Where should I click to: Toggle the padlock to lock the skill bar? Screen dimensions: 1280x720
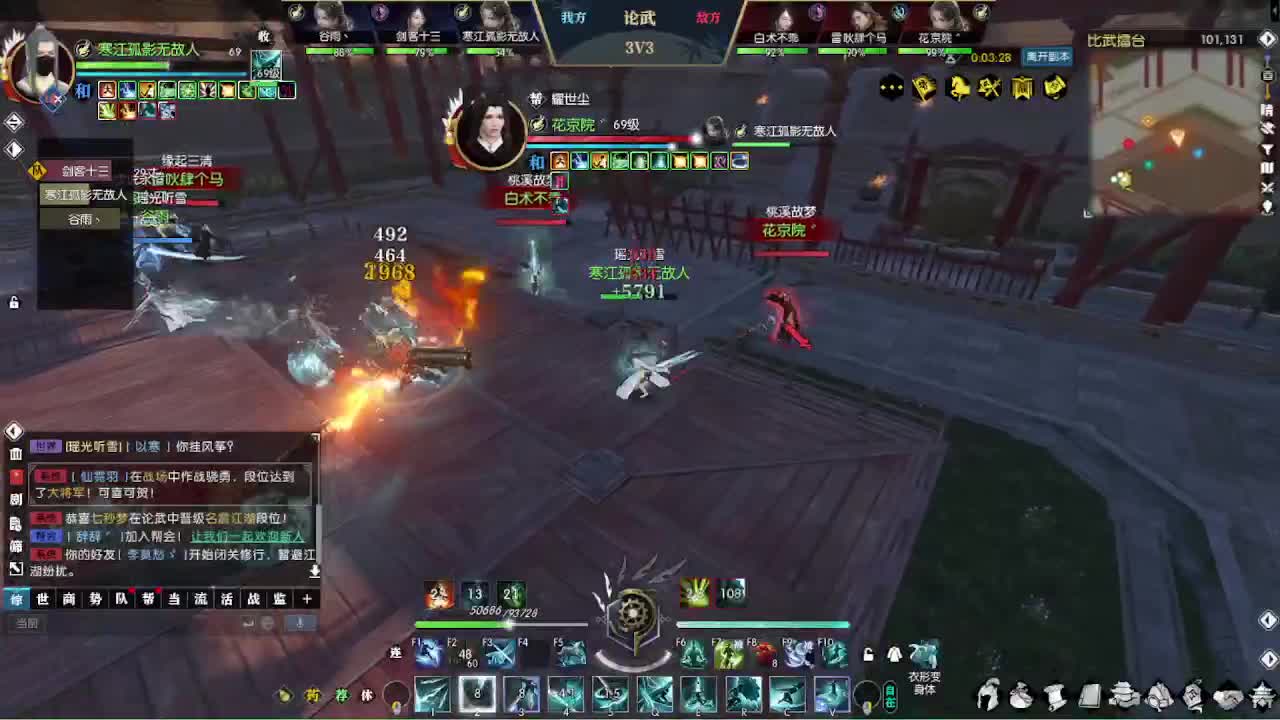[868, 655]
